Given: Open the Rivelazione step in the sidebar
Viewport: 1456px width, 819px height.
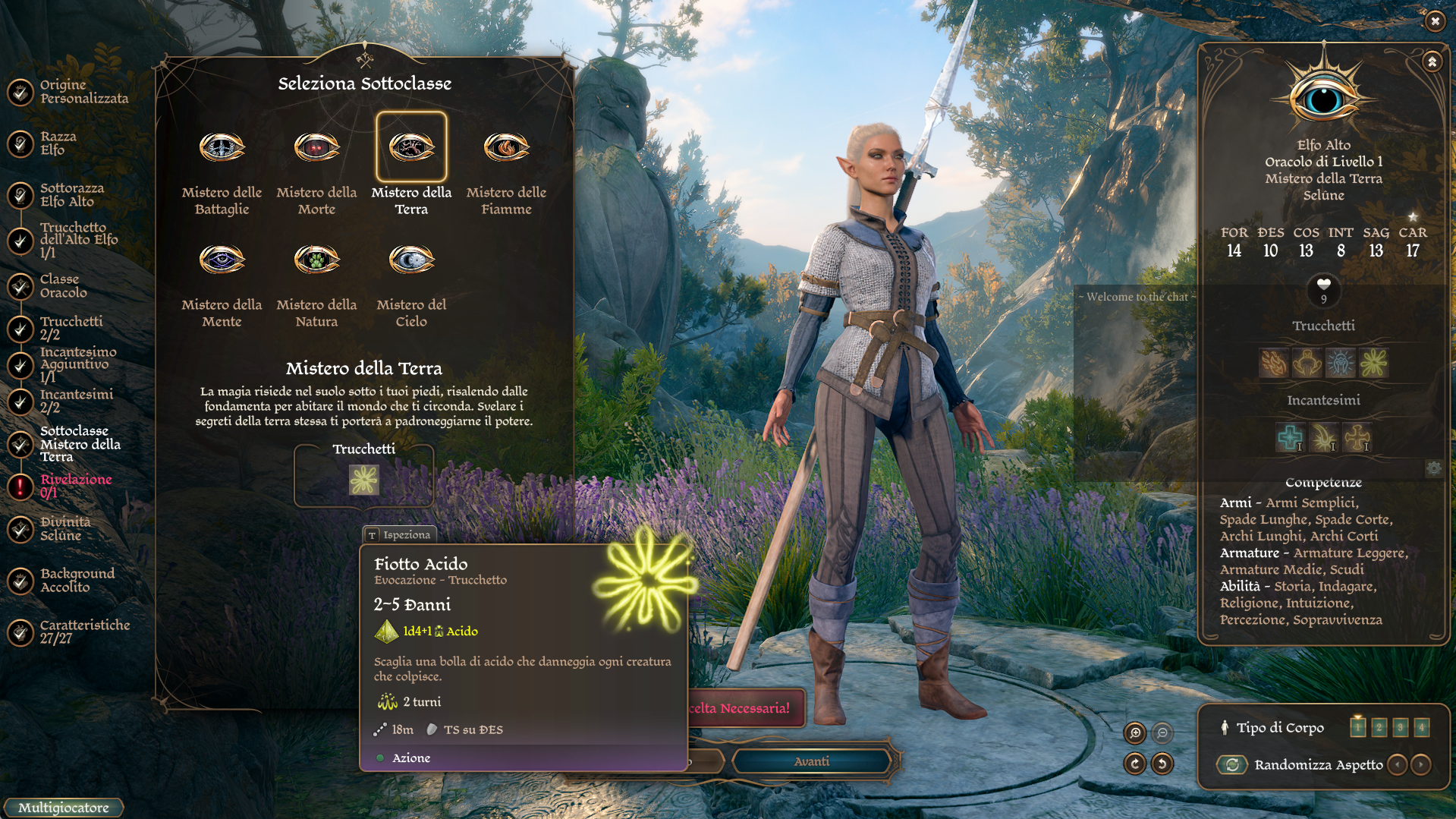Looking at the screenshot, I should tap(75, 486).
